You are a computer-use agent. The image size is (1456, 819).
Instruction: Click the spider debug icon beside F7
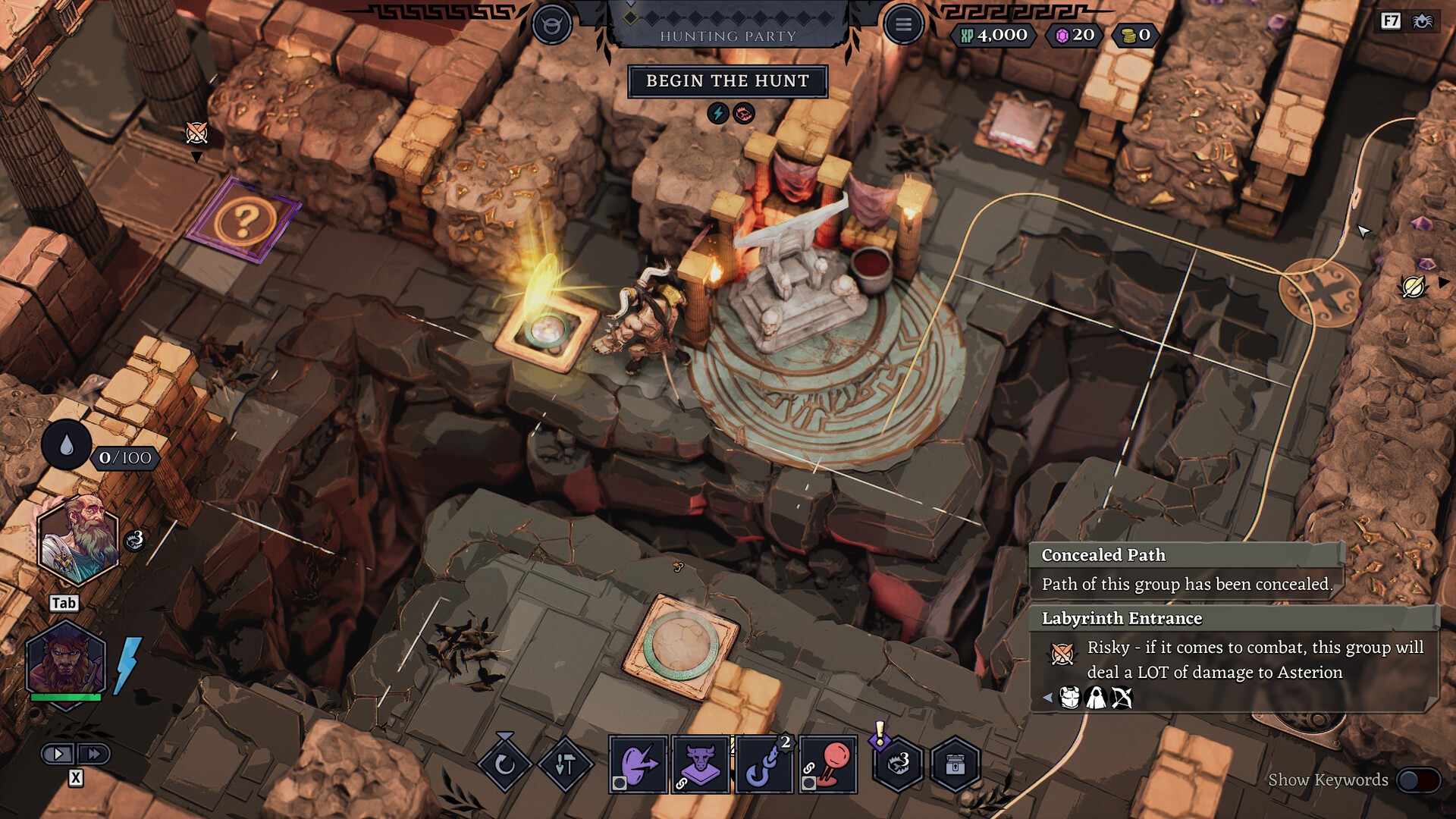(1422, 20)
